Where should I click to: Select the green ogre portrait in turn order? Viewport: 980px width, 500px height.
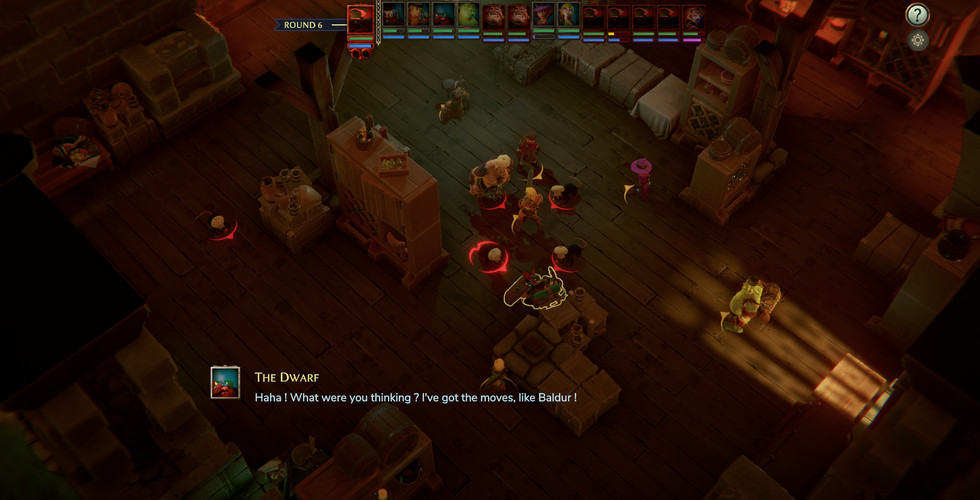468,15
